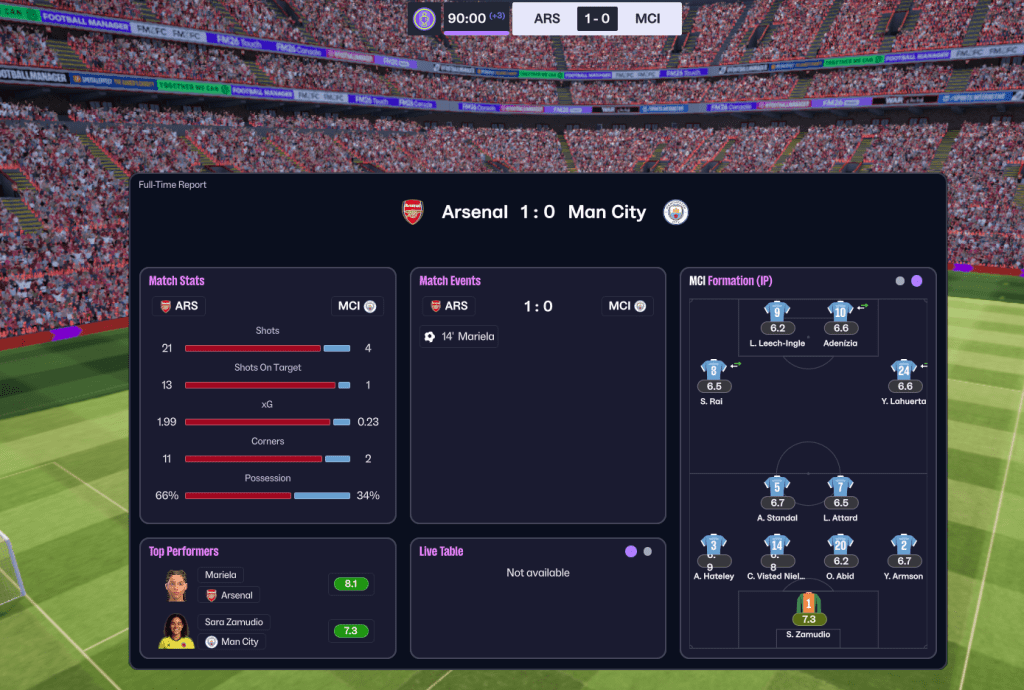Image resolution: width=1024 pixels, height=690 pixels.
Task: Switch formation panel to the grey page dot
Action: [x=900, y=281]
